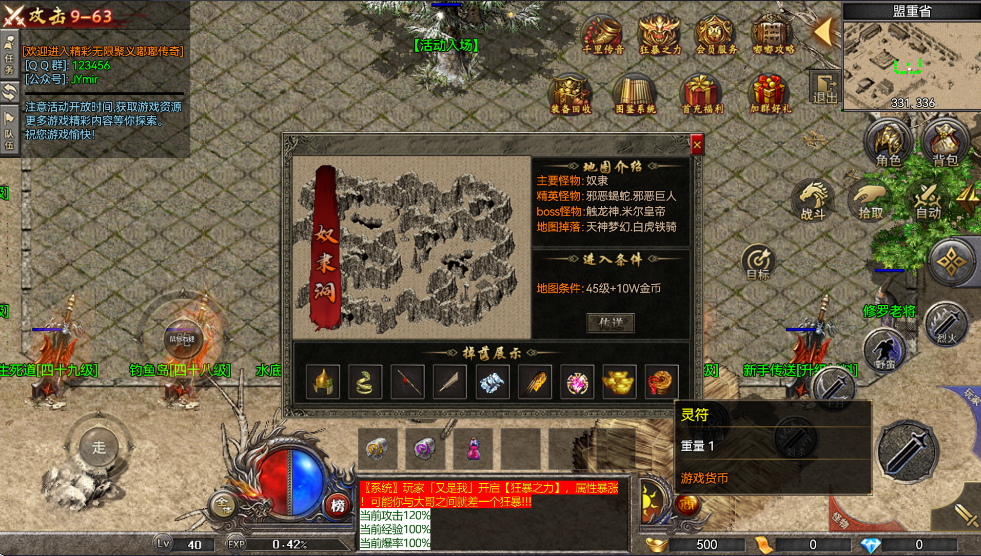The height and width of the screenshot is (556, 981).
Task: Close the 奴隶洞 map info panel
Action: tap(697, 145)
